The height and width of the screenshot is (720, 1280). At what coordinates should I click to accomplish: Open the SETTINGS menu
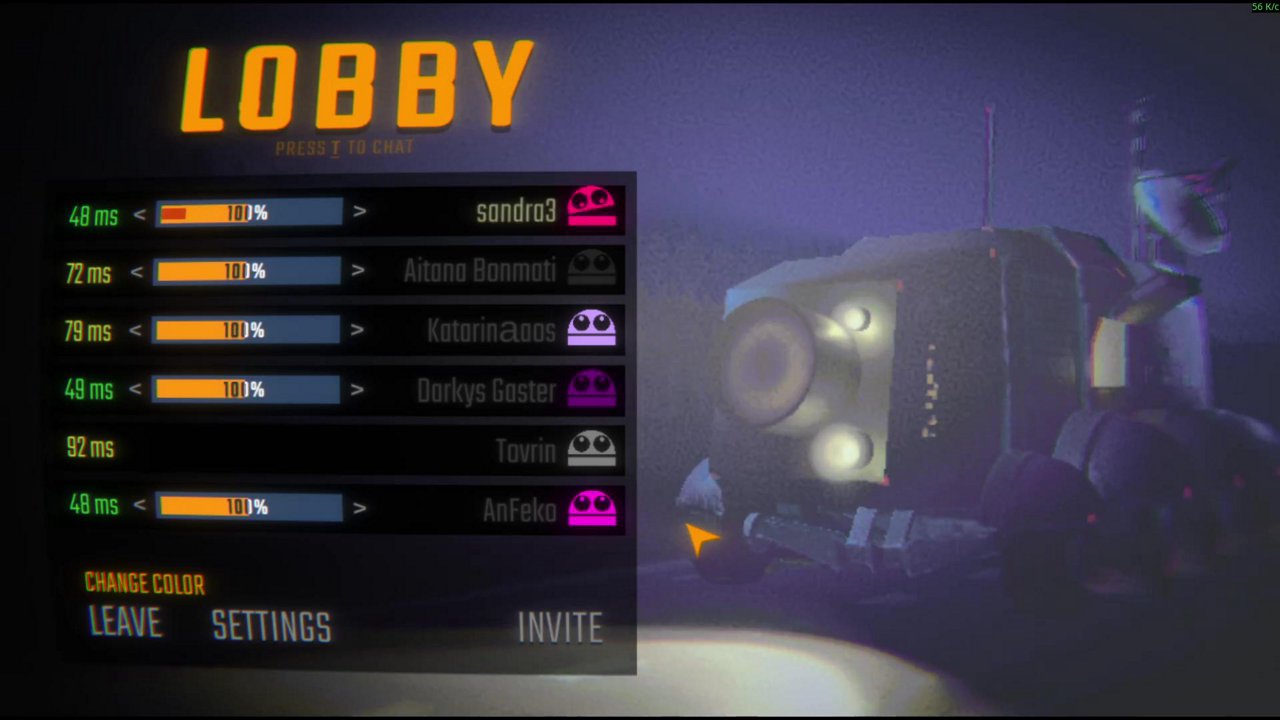271,626
